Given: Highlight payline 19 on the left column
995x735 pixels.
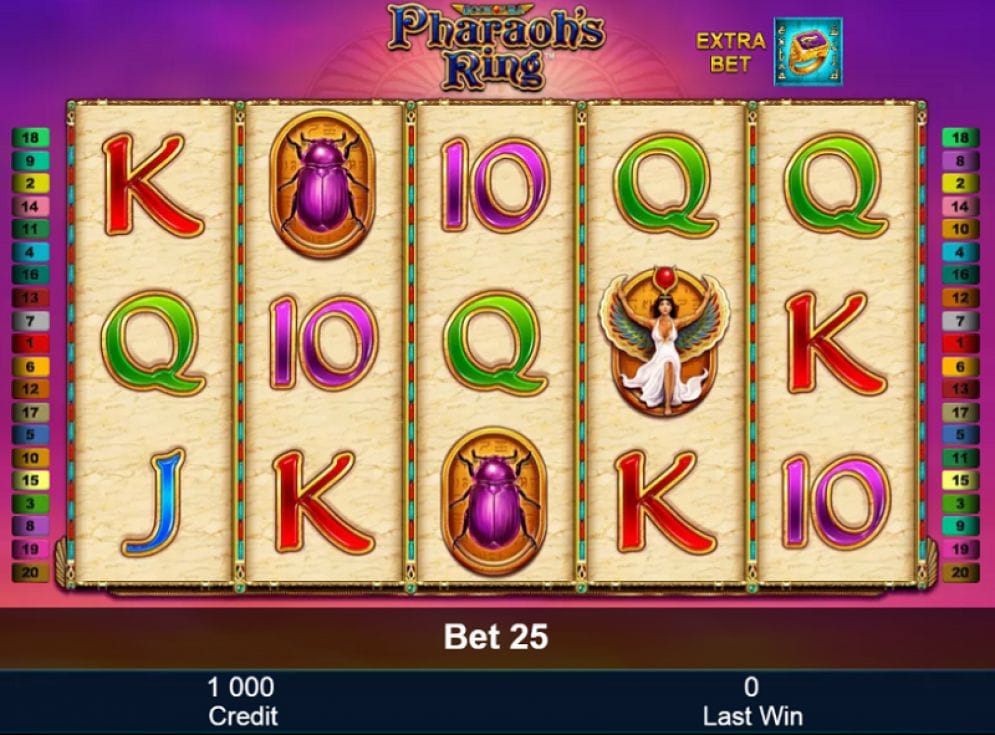Looking at the screenshot, I should (x=30, y=549).
